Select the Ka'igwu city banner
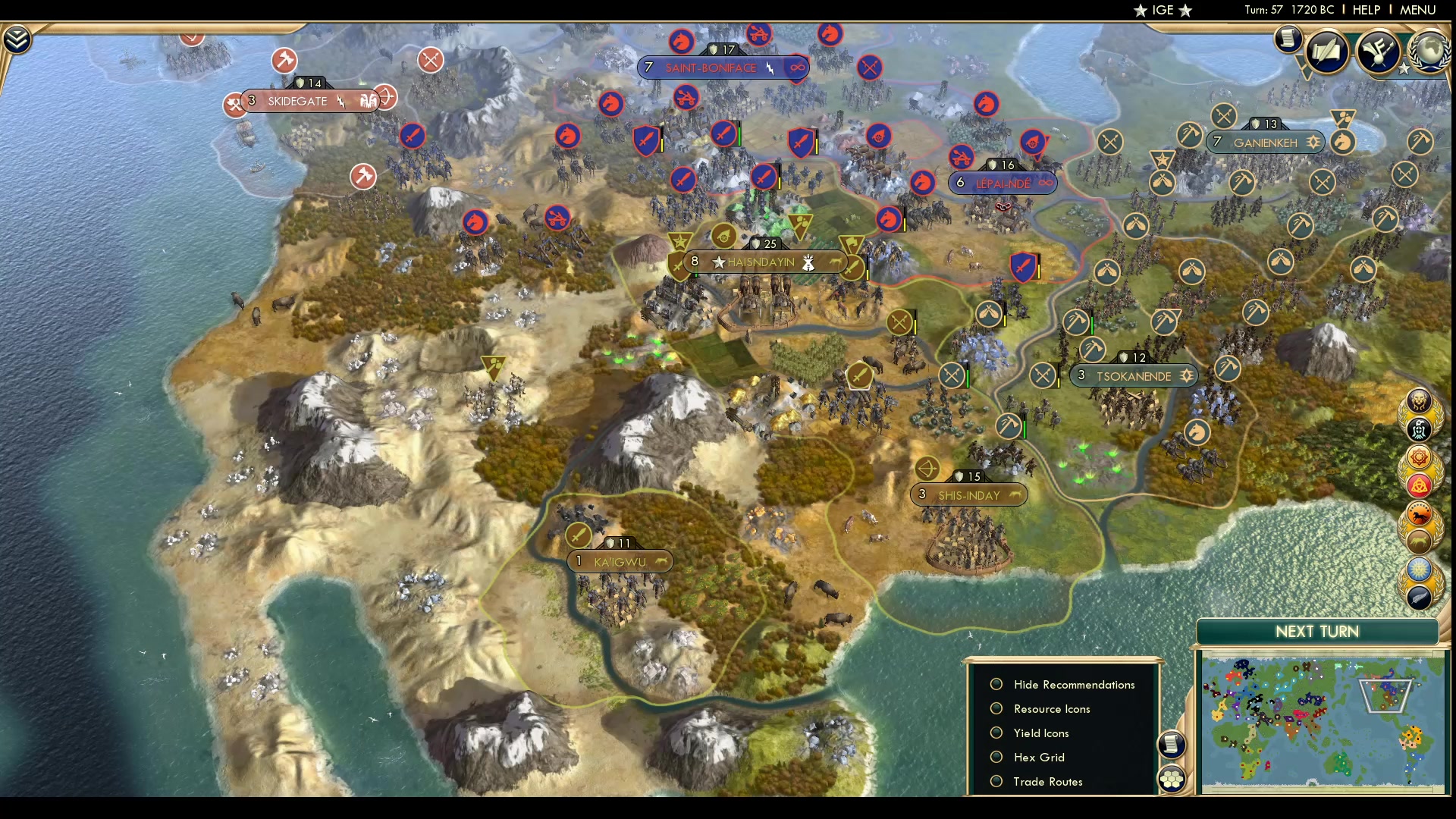The height and width of the screenshot is (819, 1456). click(x=619, y=561)
